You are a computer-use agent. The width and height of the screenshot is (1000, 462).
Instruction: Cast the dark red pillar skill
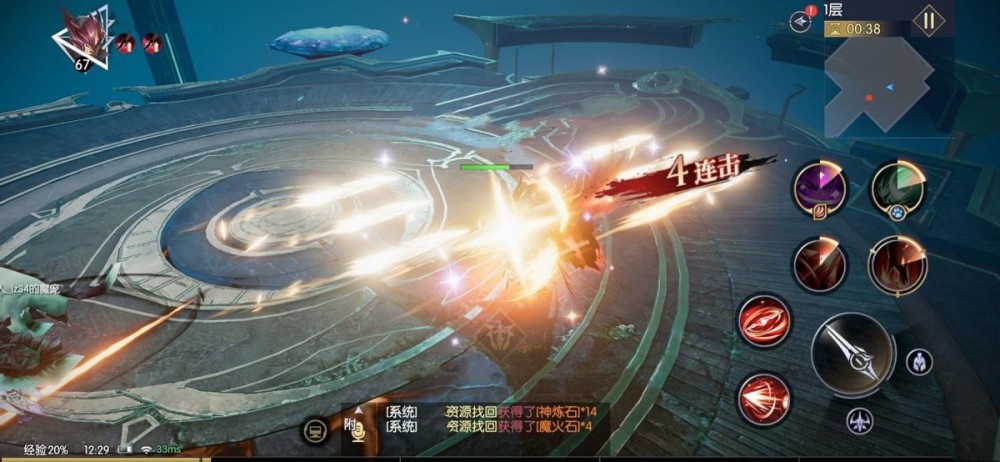[897, 265]
